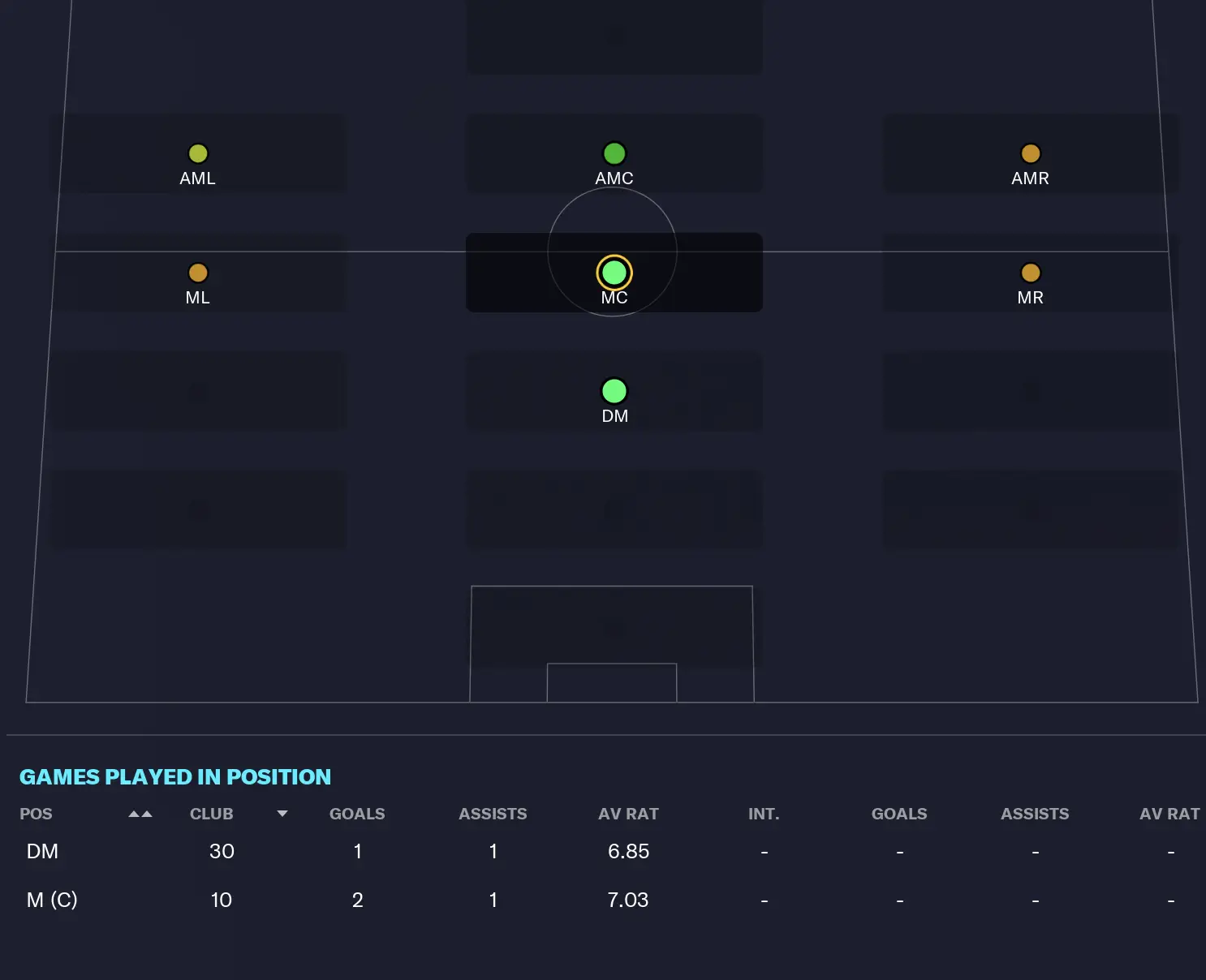Sort table by the AV RAT column

[x=628, y=814]
